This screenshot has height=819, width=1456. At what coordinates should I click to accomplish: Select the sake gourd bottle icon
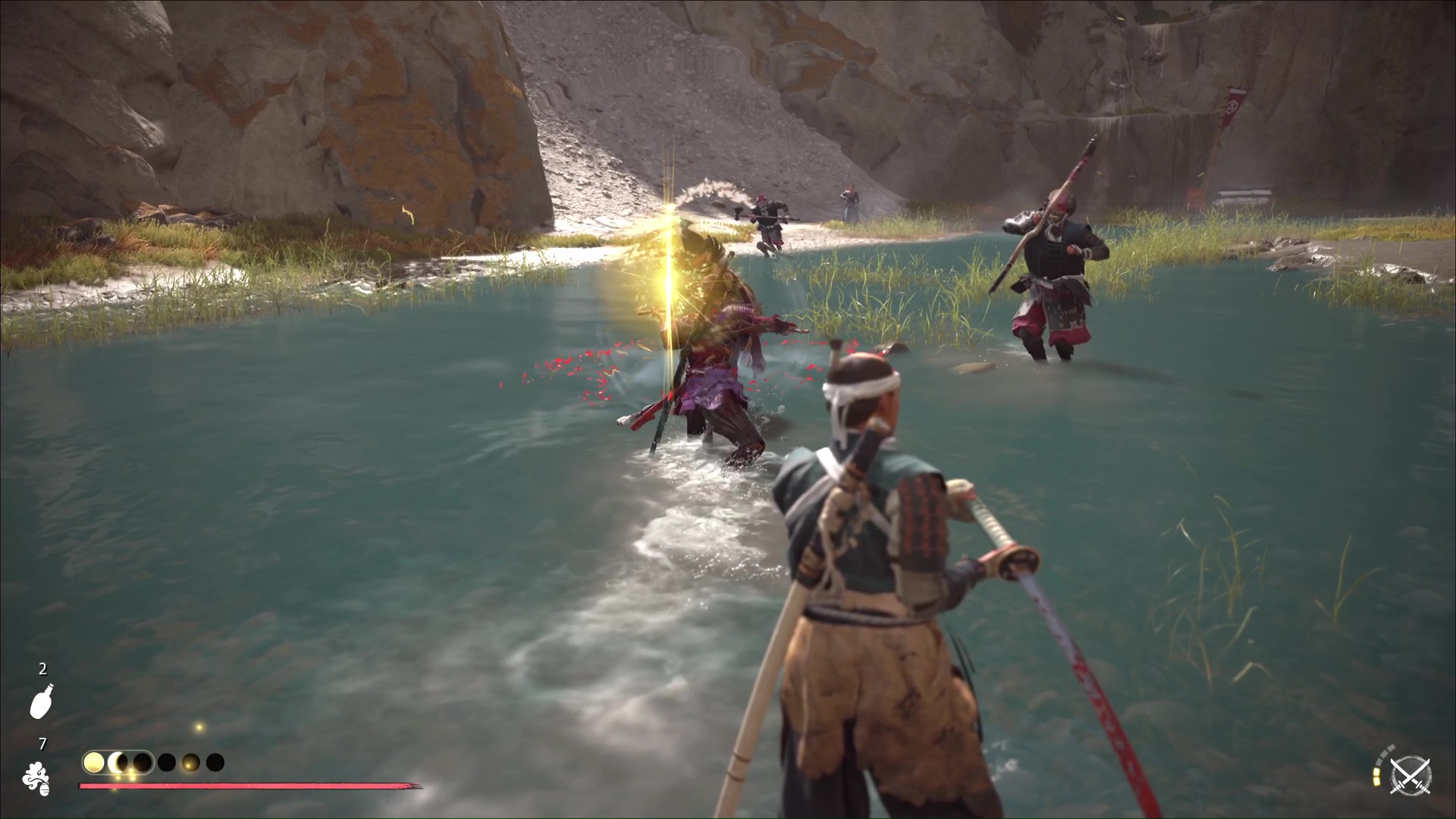tap(41, 700)
